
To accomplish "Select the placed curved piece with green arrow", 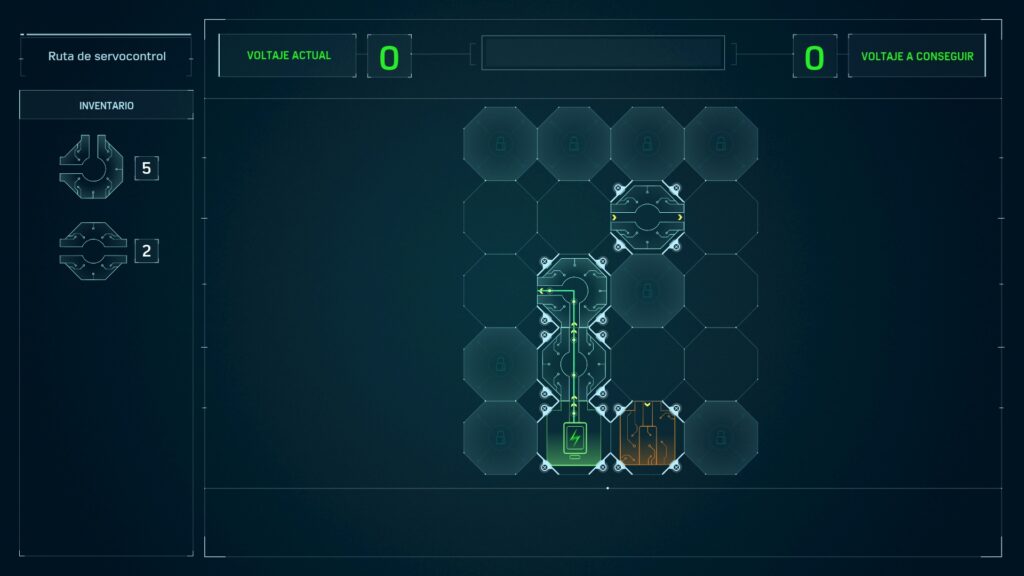I will point(574,291).
